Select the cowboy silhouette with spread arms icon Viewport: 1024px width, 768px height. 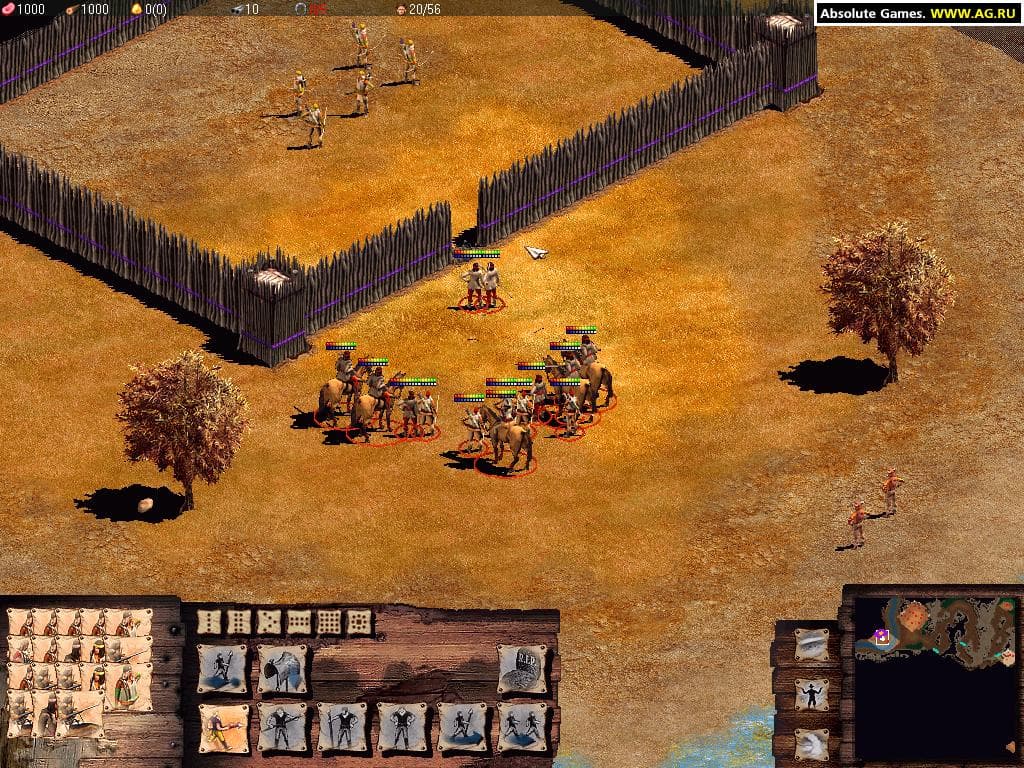[812, 694]
